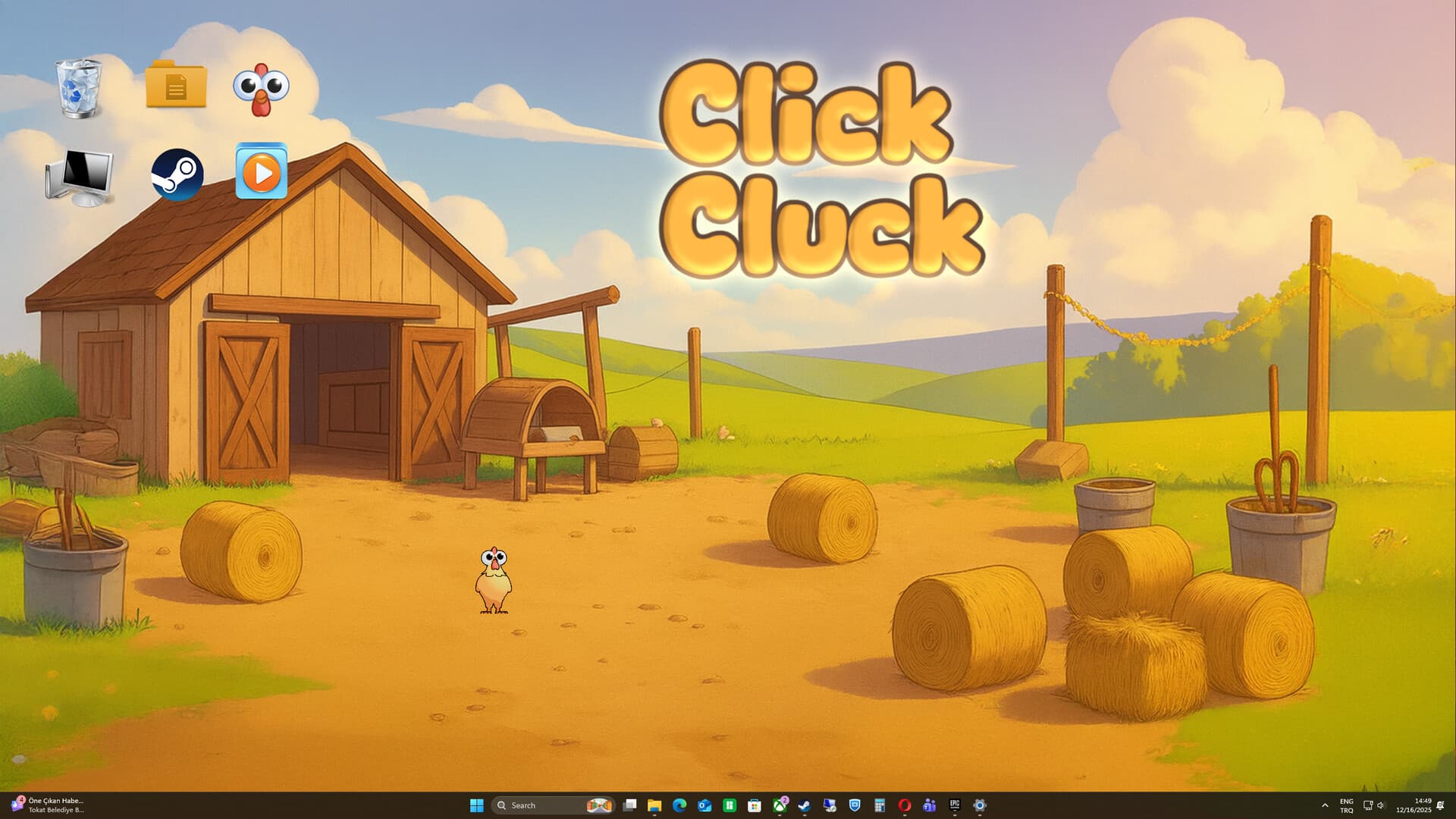
Task: Open Outlook from the taskbar
Action: [x=703, y=805]
